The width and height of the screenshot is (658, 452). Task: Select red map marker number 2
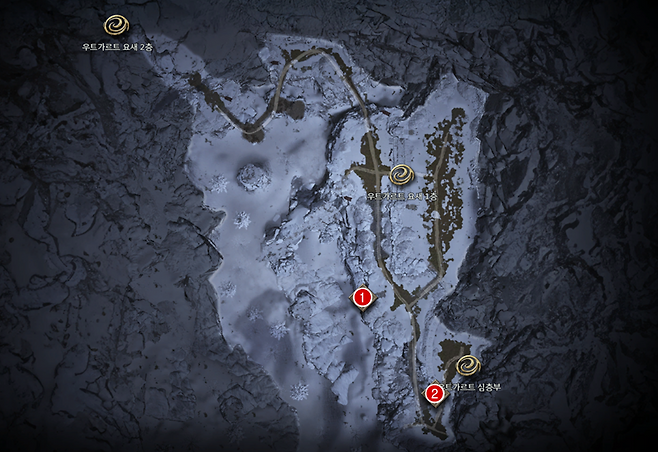click(434, 393)
